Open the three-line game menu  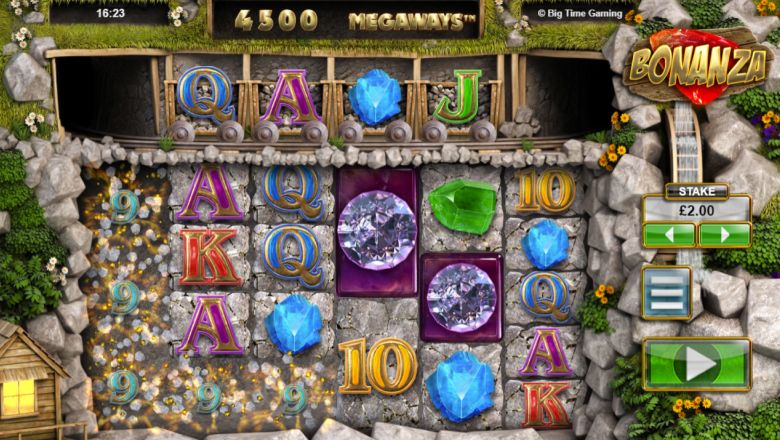pyautogui.click(x=666, y=293)
